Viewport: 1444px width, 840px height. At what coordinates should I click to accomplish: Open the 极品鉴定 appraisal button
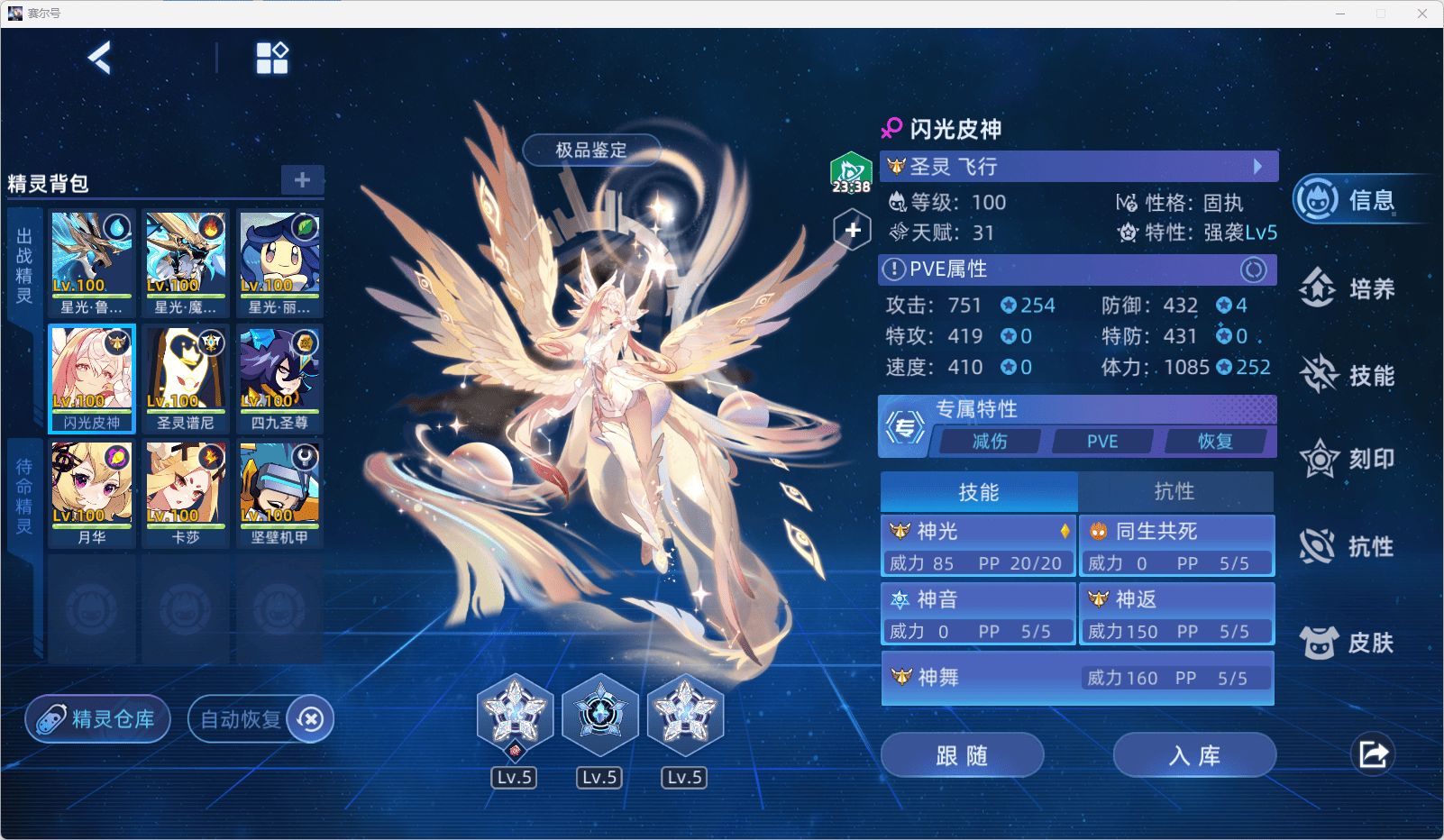pyautogui.click(x=591, y=150)
